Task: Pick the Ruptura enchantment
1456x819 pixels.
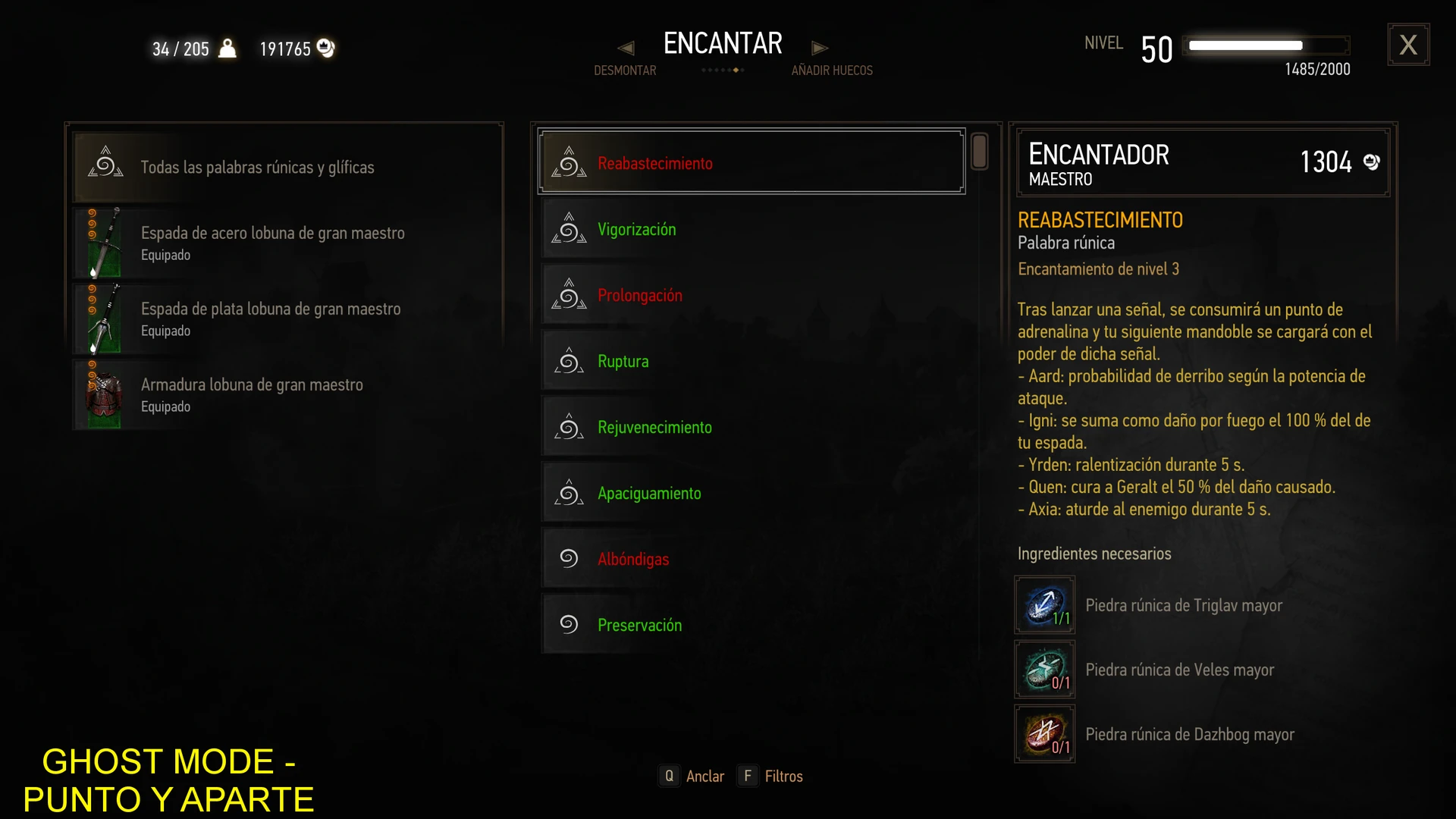Action: 751,361
